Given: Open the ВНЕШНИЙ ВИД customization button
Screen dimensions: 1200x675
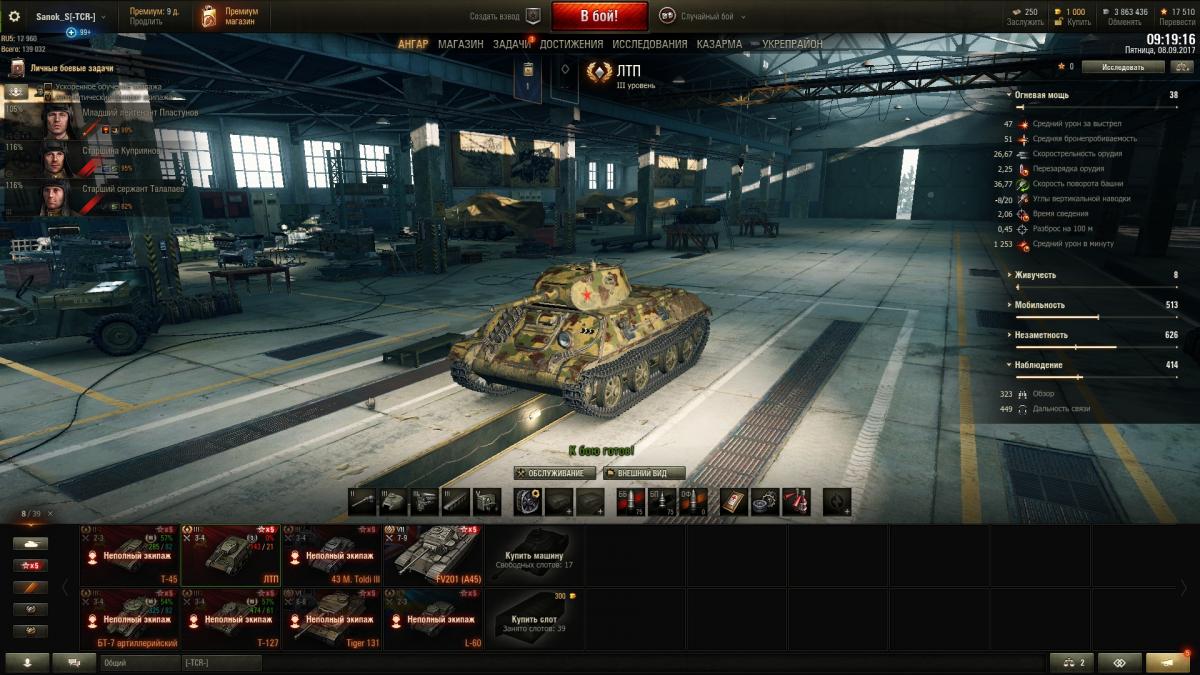Looking at the screenshot, I should (644, 473).
